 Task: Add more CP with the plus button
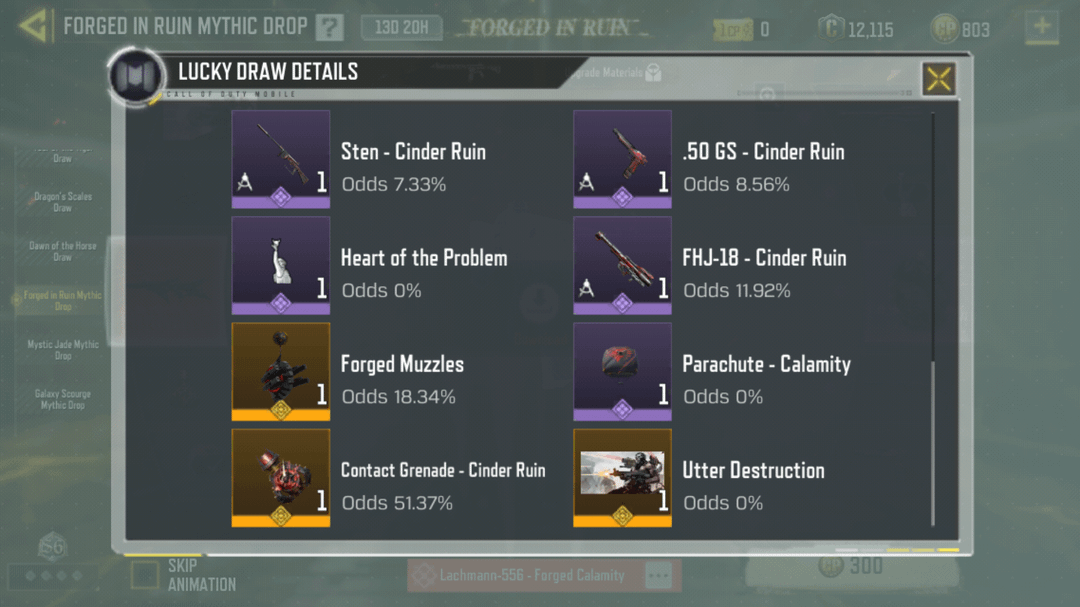pos(1042,27)
